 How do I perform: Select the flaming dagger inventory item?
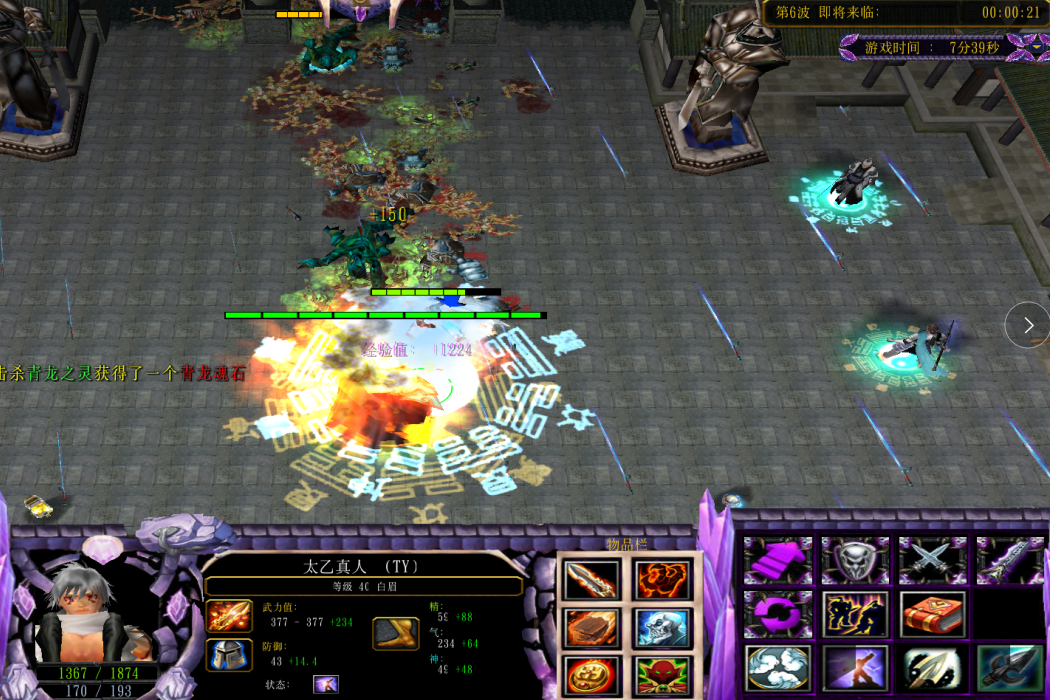590,579
